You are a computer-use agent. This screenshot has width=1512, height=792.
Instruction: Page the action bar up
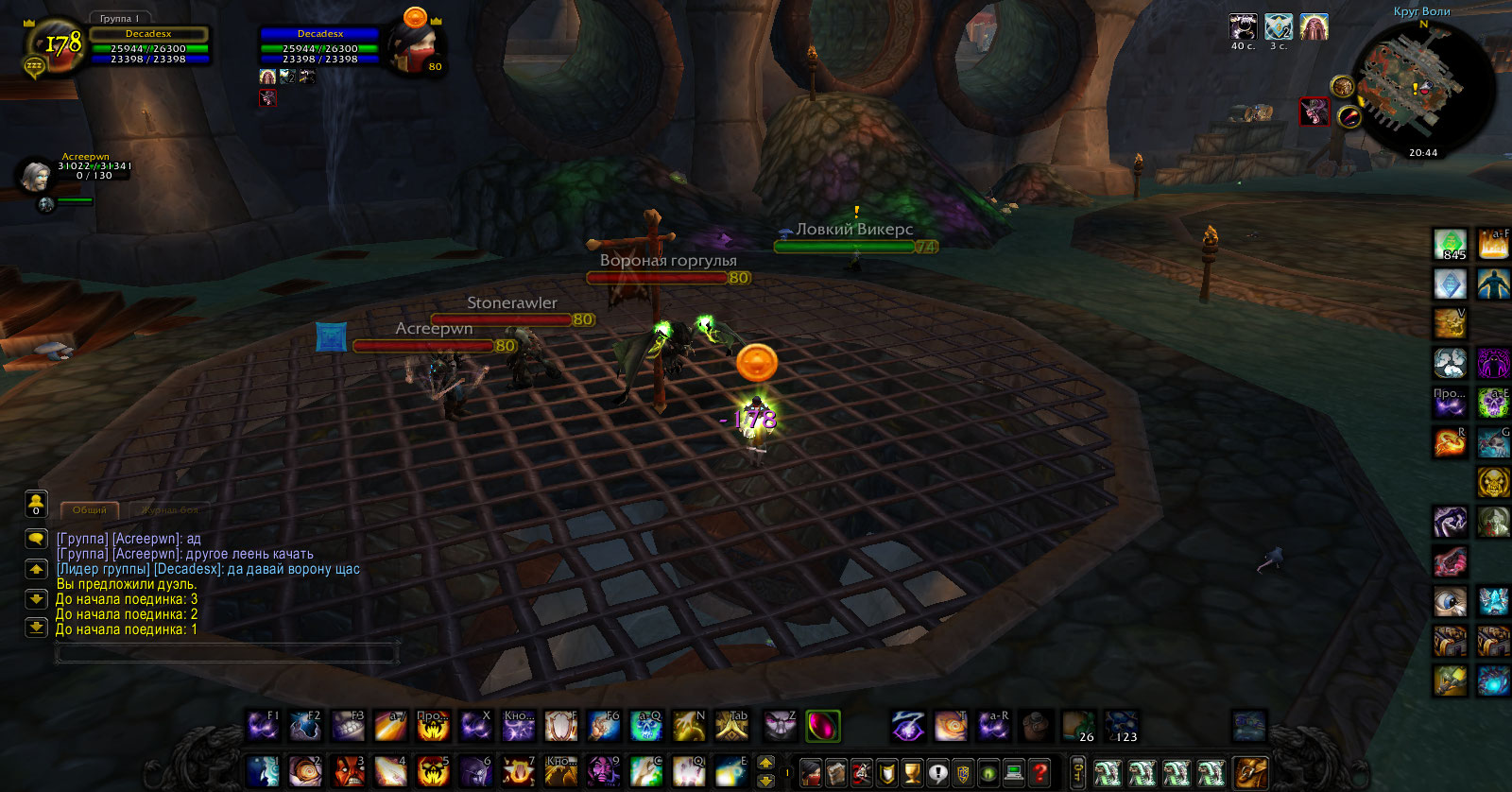(x=766, y=762)
